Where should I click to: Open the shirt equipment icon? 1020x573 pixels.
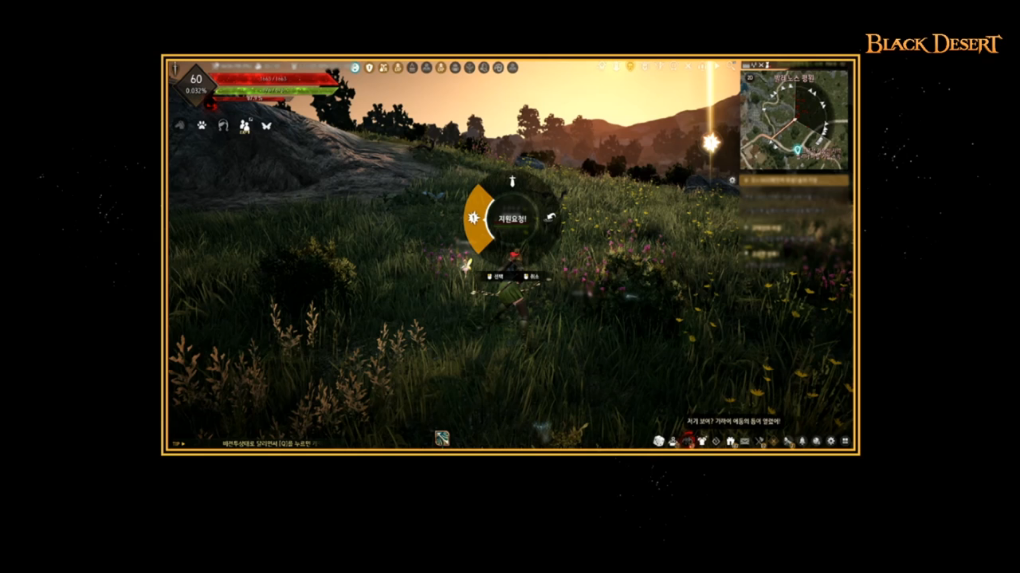click(x=702, y=441)
